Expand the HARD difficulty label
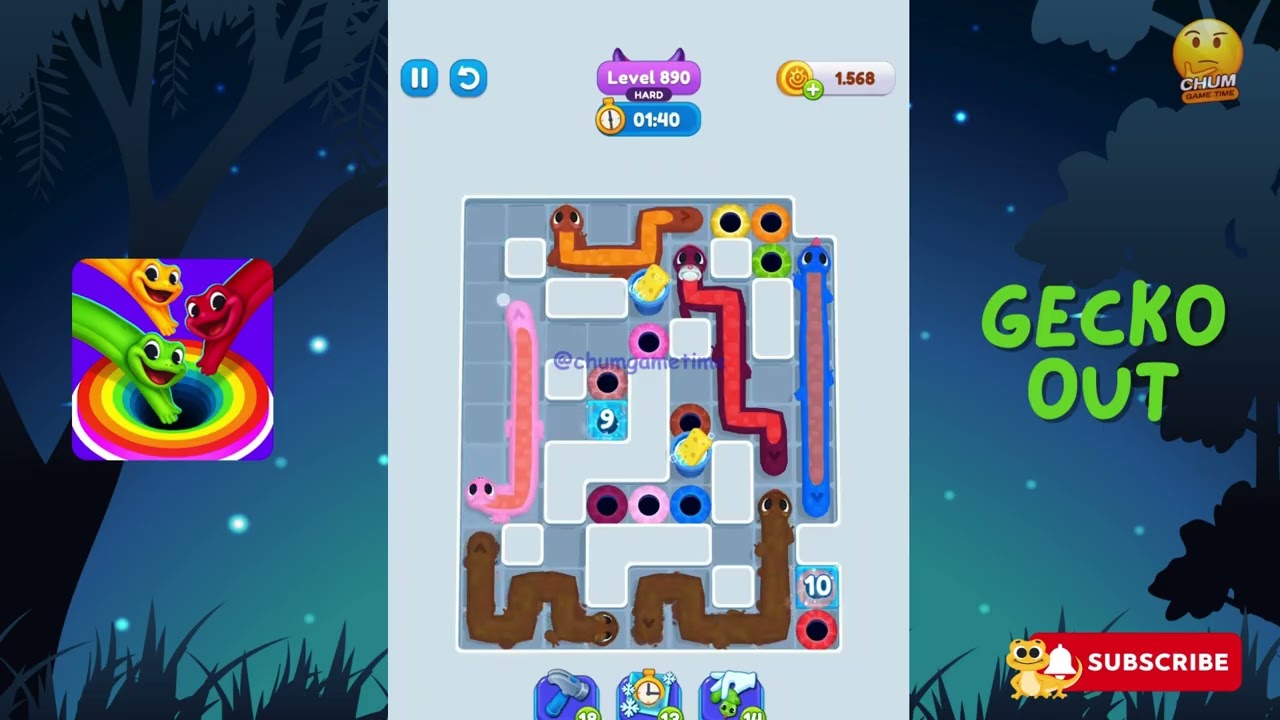This screenshot has height=720, width=1280. 647,94
